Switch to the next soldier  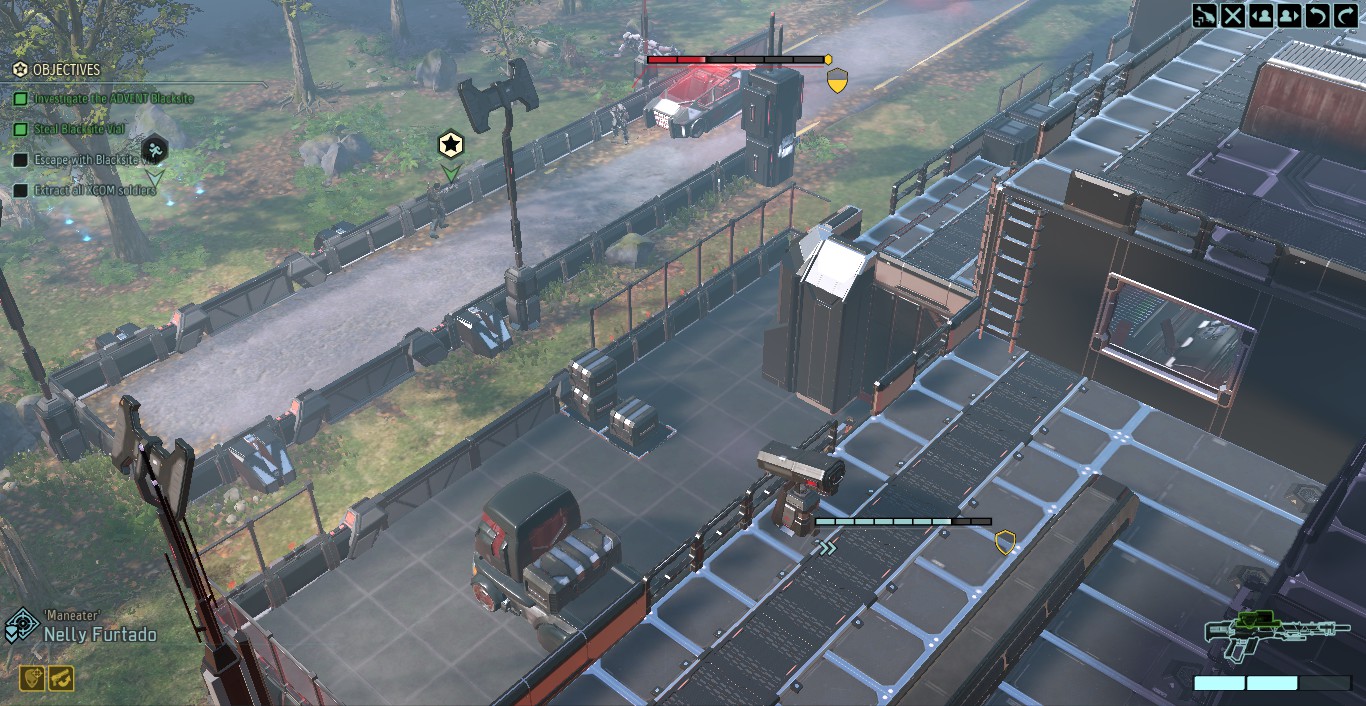point(1289,15)
